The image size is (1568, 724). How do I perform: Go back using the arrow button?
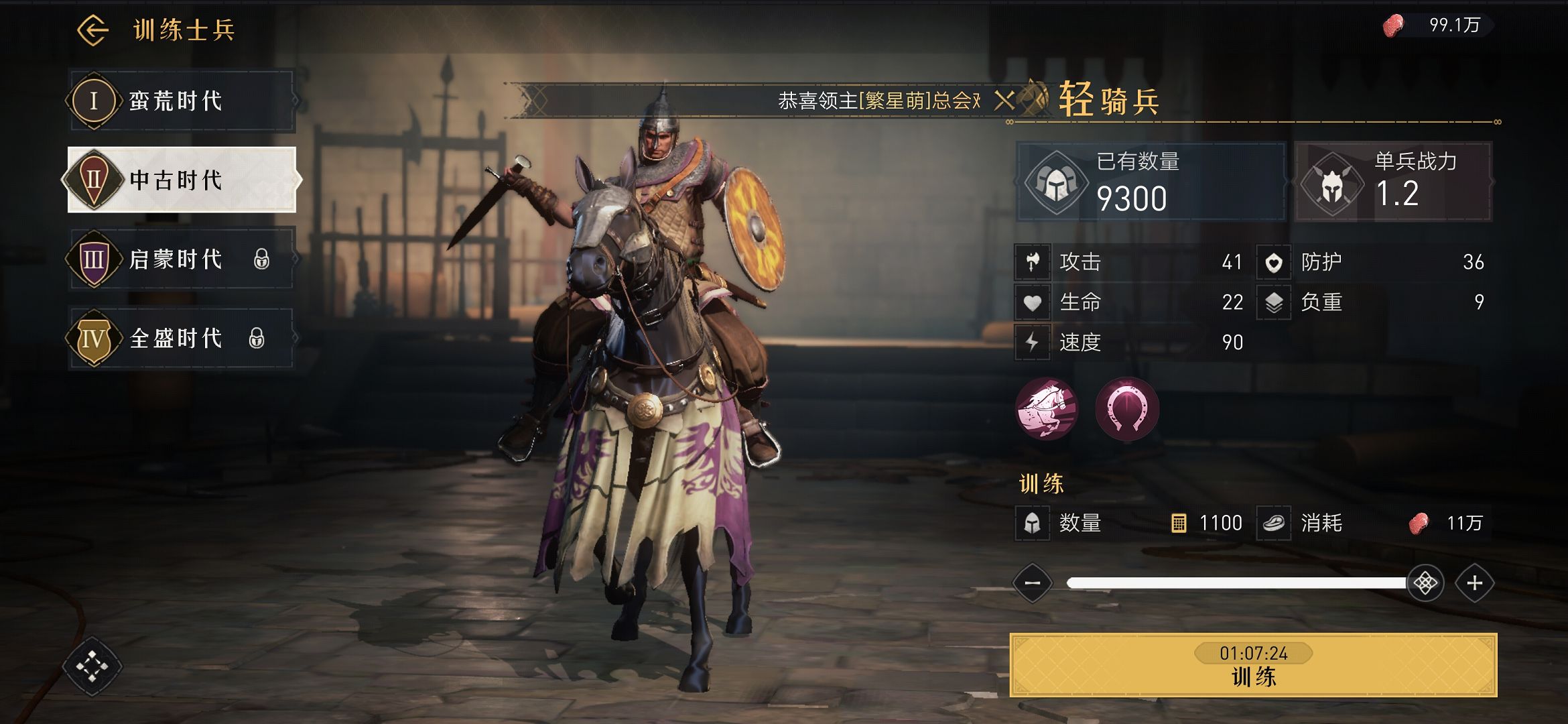coord(92,30)
